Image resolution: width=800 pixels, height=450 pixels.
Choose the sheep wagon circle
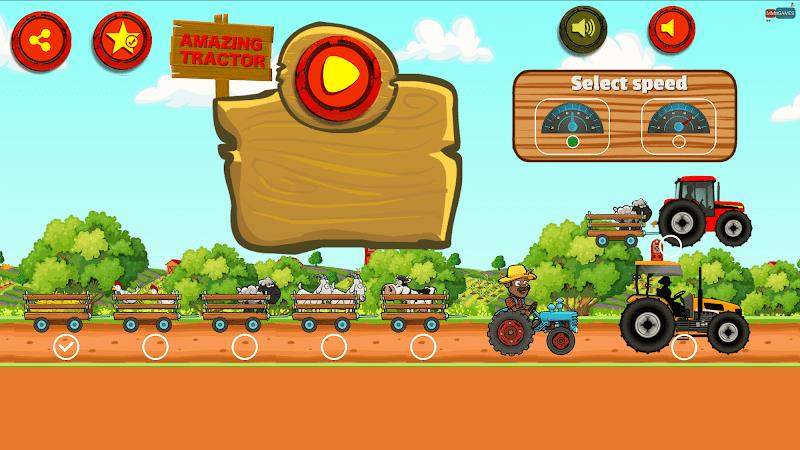(244, 347)
